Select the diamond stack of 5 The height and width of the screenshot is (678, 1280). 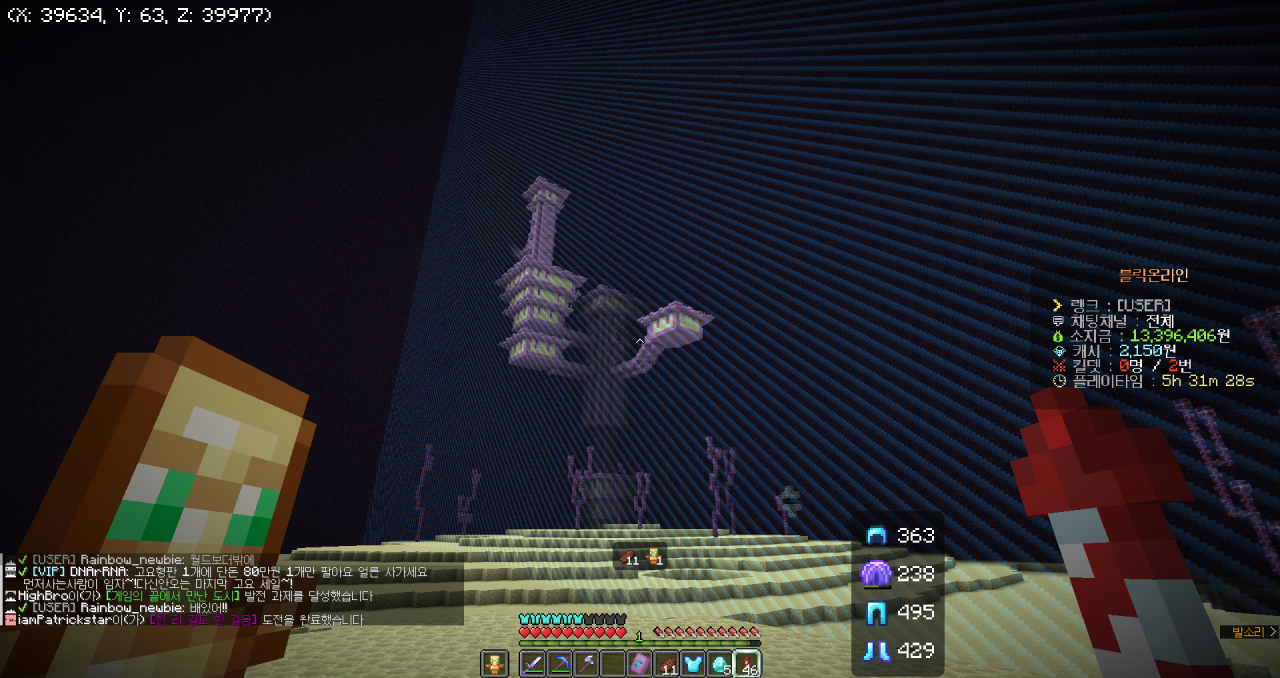click(720, 664)
